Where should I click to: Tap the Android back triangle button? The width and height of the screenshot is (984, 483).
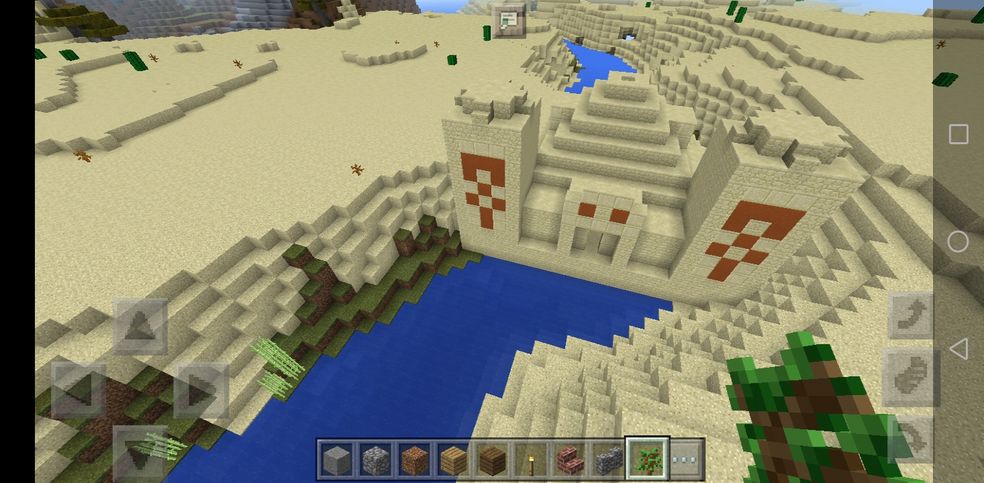pyautogui.click(x=958, y=349)
